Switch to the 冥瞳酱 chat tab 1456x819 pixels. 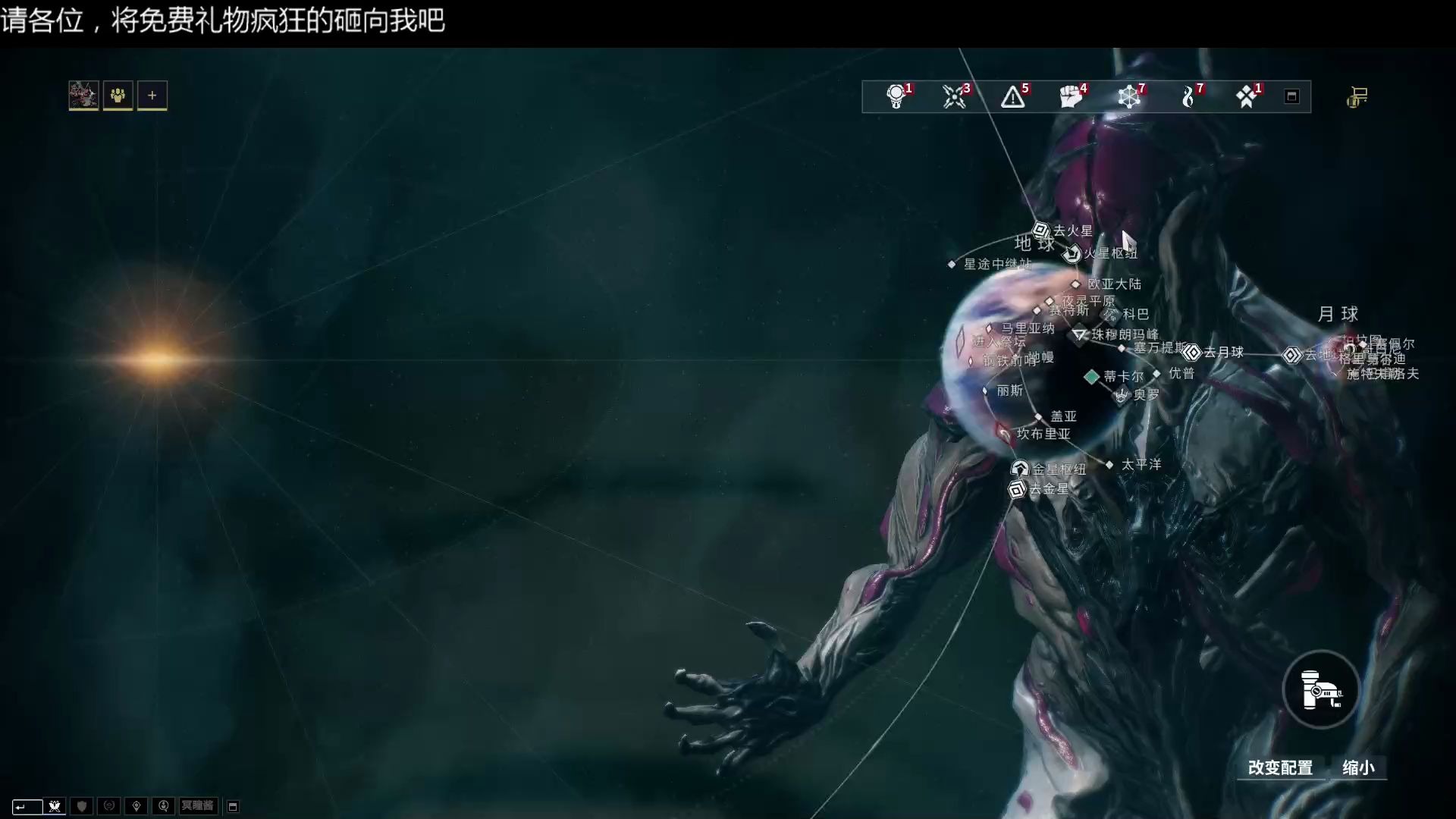[x=198, y=806]
